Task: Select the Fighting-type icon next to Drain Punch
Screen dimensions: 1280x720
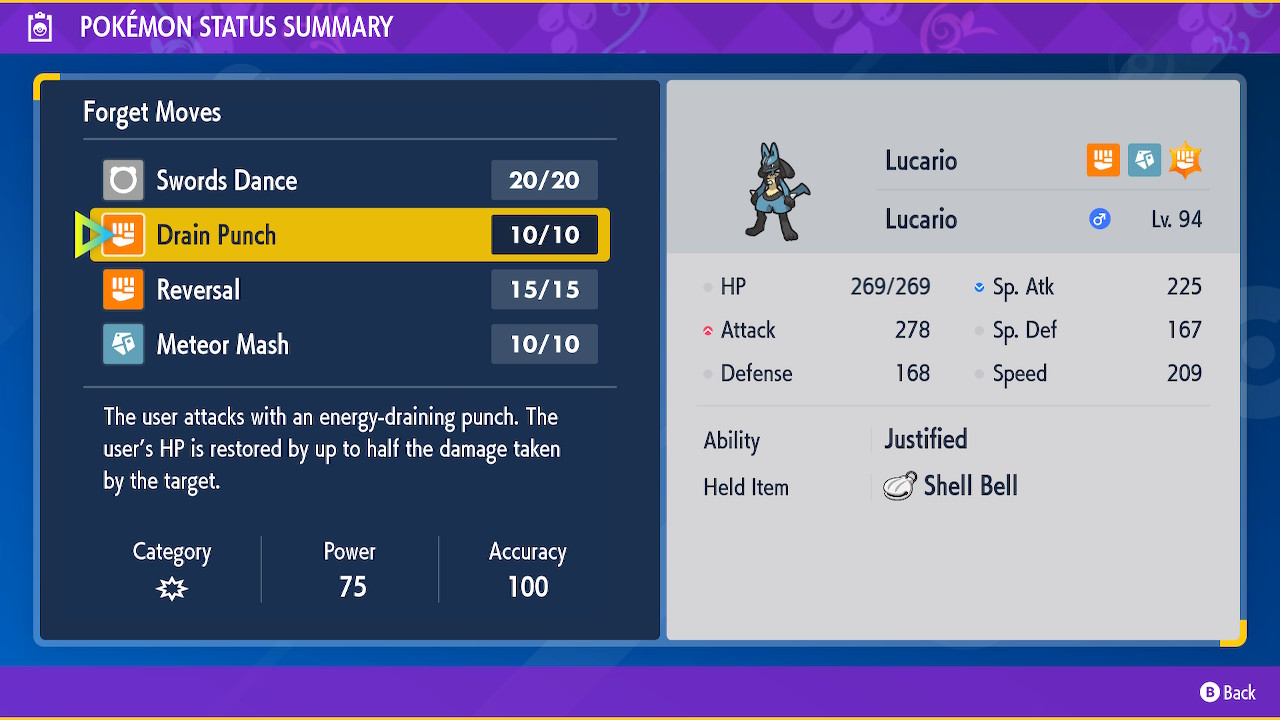Action: point(124,234)
